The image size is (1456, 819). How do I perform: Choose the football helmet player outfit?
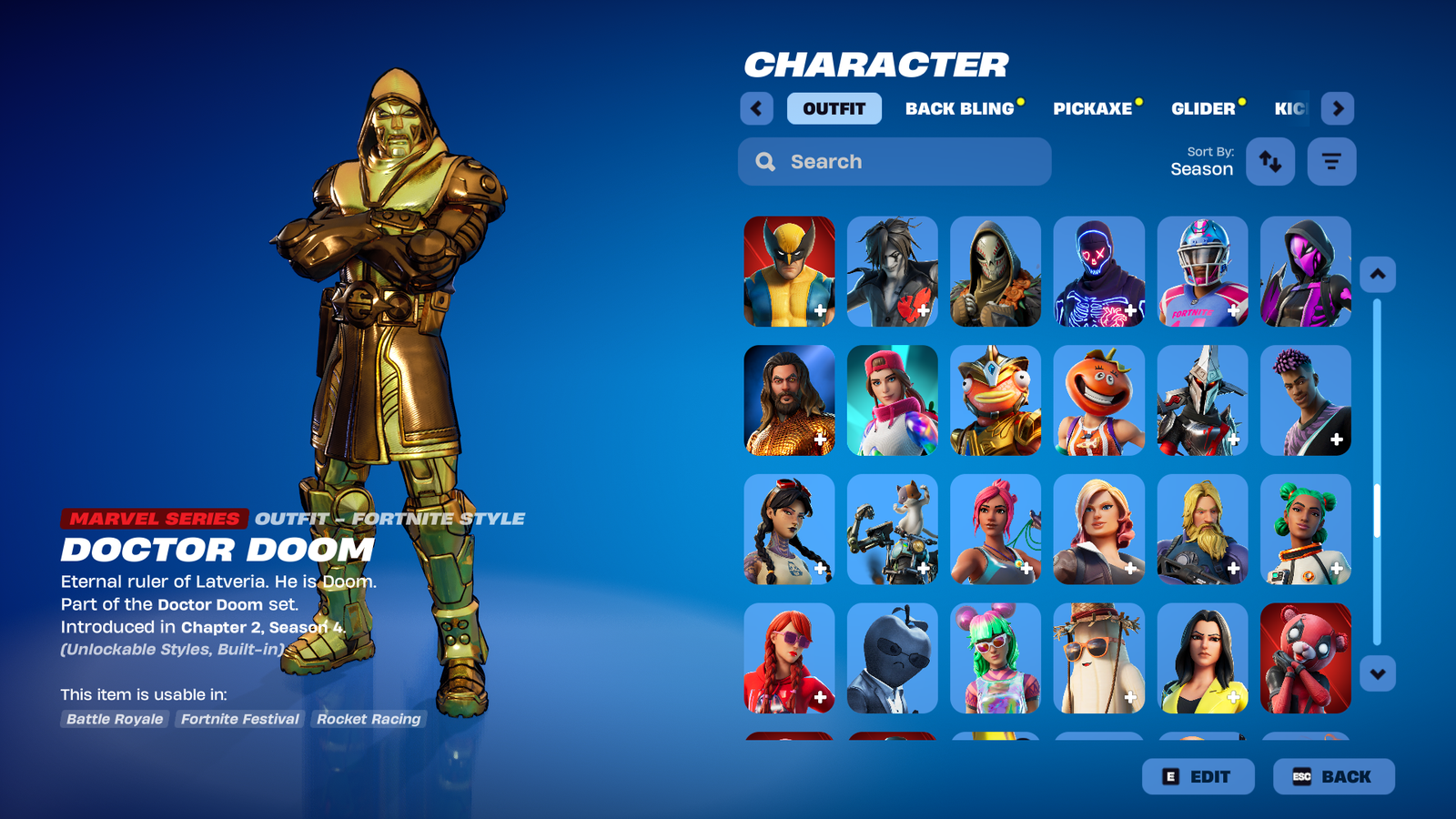pyautogui.click(x=1202, y=271)
